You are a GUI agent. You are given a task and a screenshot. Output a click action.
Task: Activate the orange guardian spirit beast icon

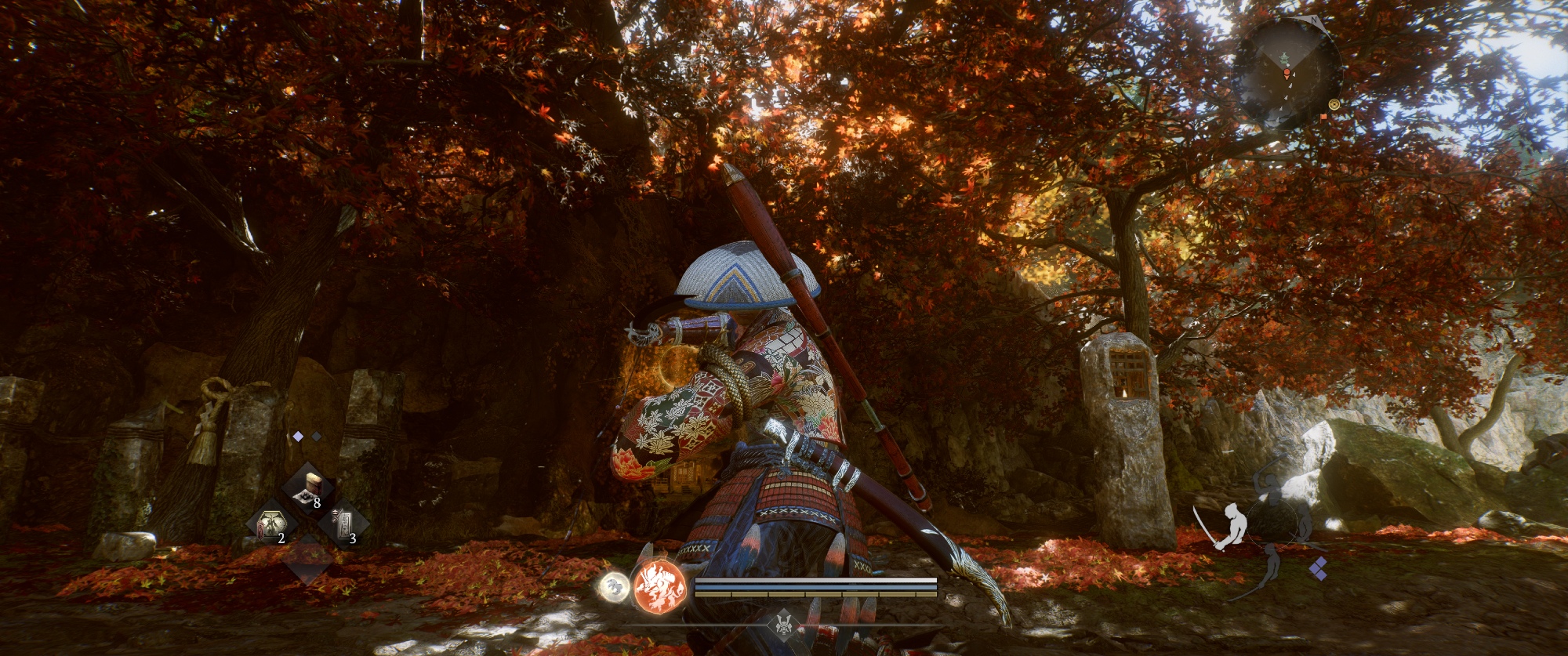click(659, 587)
